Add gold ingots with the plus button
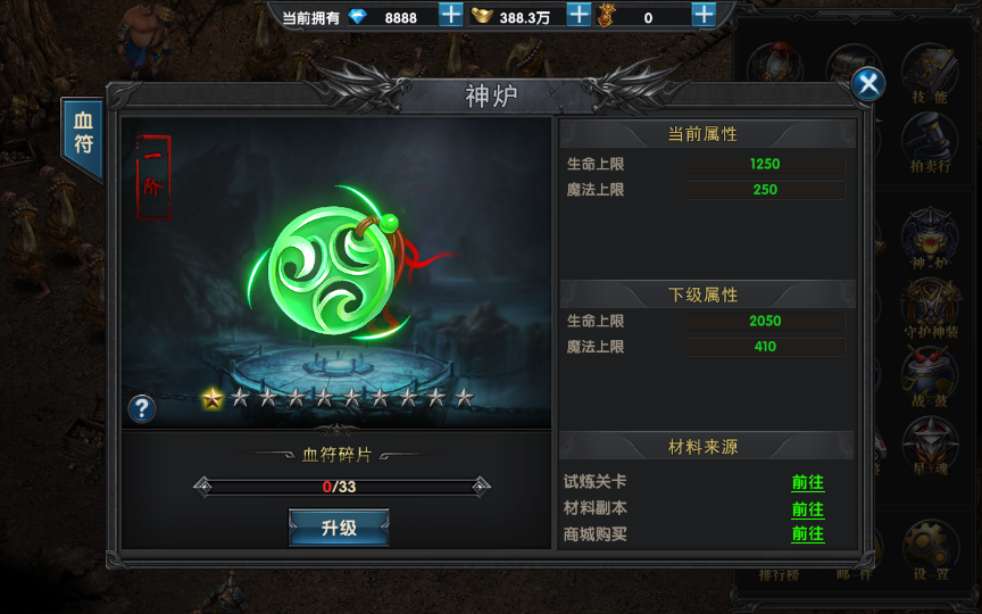This screenshot has width=982, height=614. [x=578, y=15]
